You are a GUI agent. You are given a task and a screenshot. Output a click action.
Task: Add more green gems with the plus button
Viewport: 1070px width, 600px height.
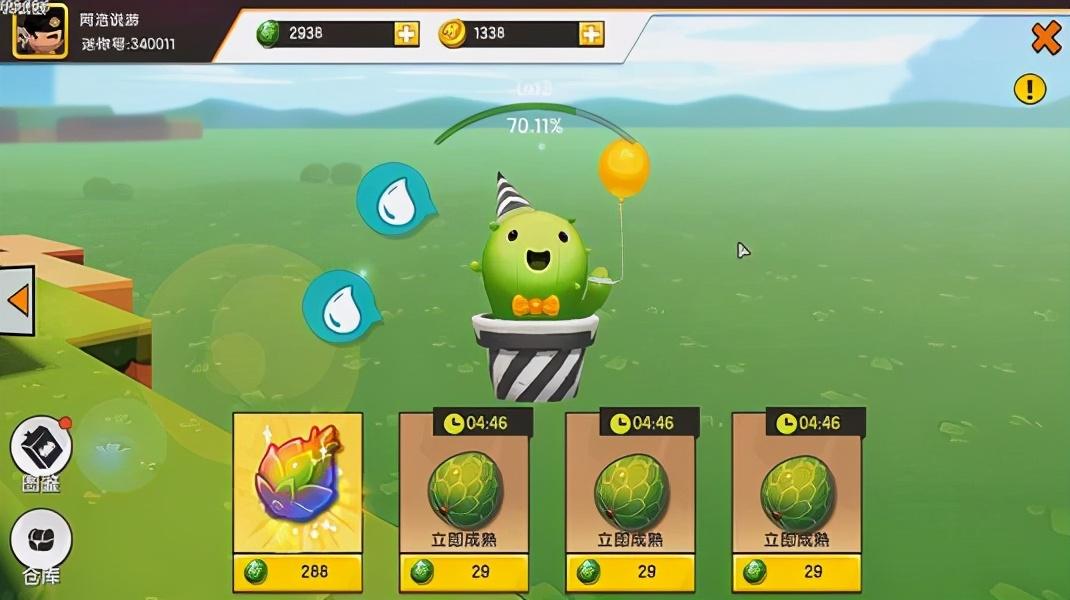(406, 34)
